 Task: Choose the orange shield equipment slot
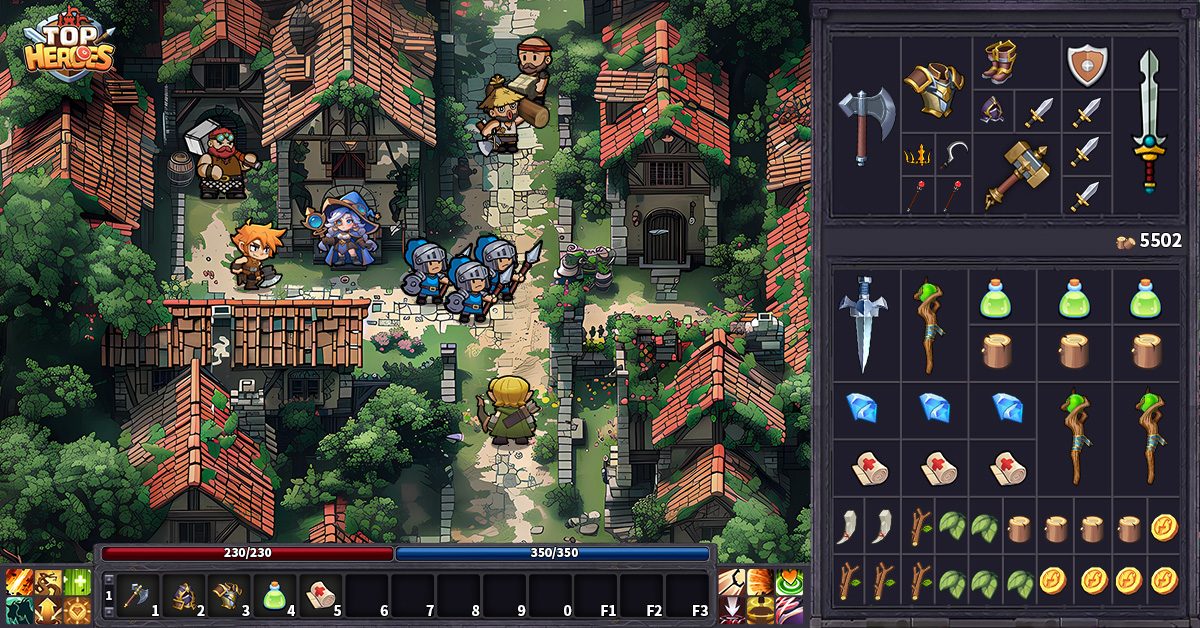coord(1085,64)
